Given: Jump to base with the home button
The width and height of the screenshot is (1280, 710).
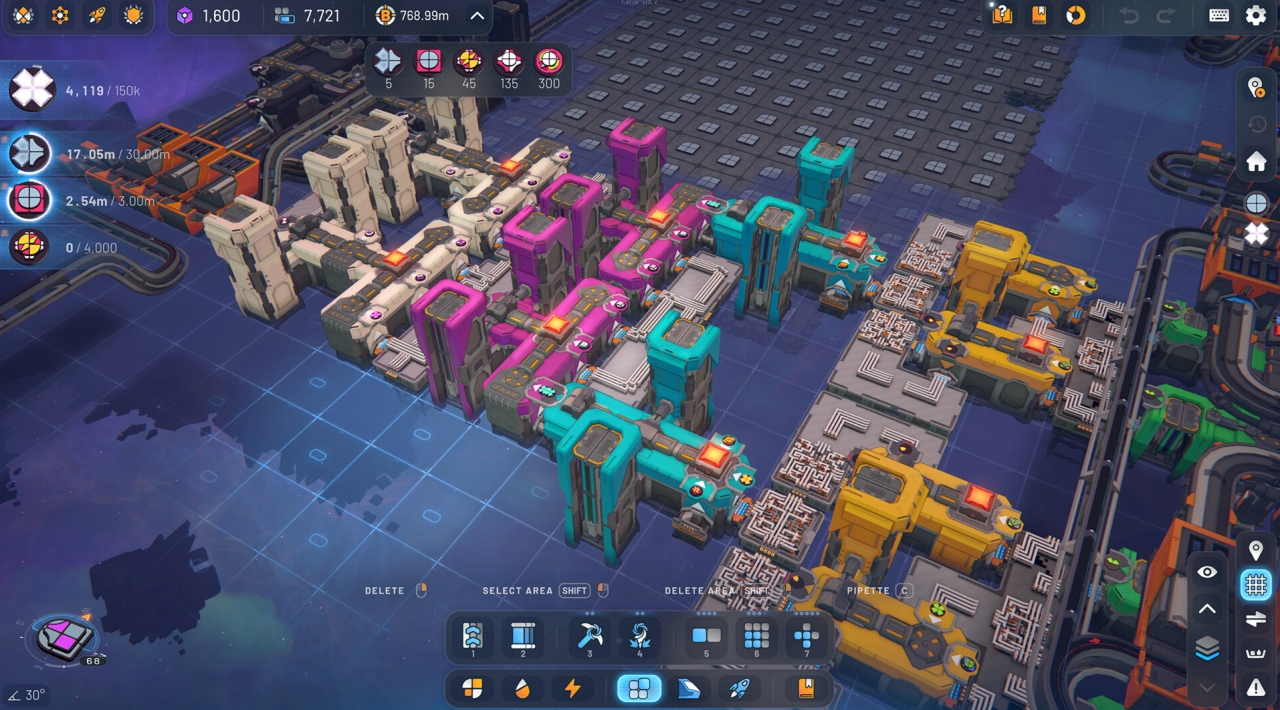Looking at the screenshot, I should [x=1256, y=161].
